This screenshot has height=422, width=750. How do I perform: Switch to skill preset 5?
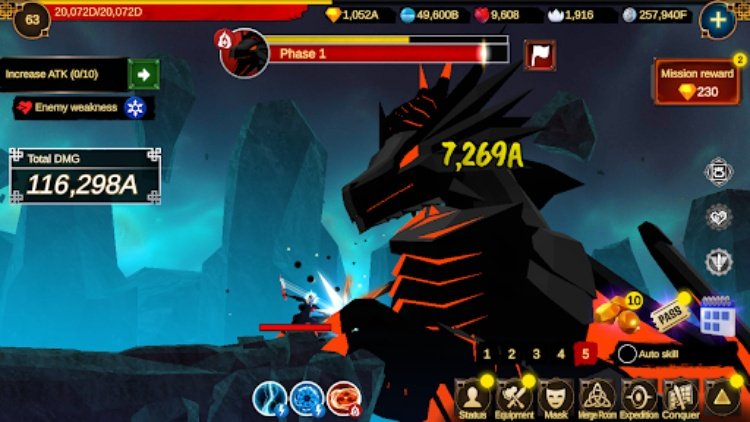(586, 353)
